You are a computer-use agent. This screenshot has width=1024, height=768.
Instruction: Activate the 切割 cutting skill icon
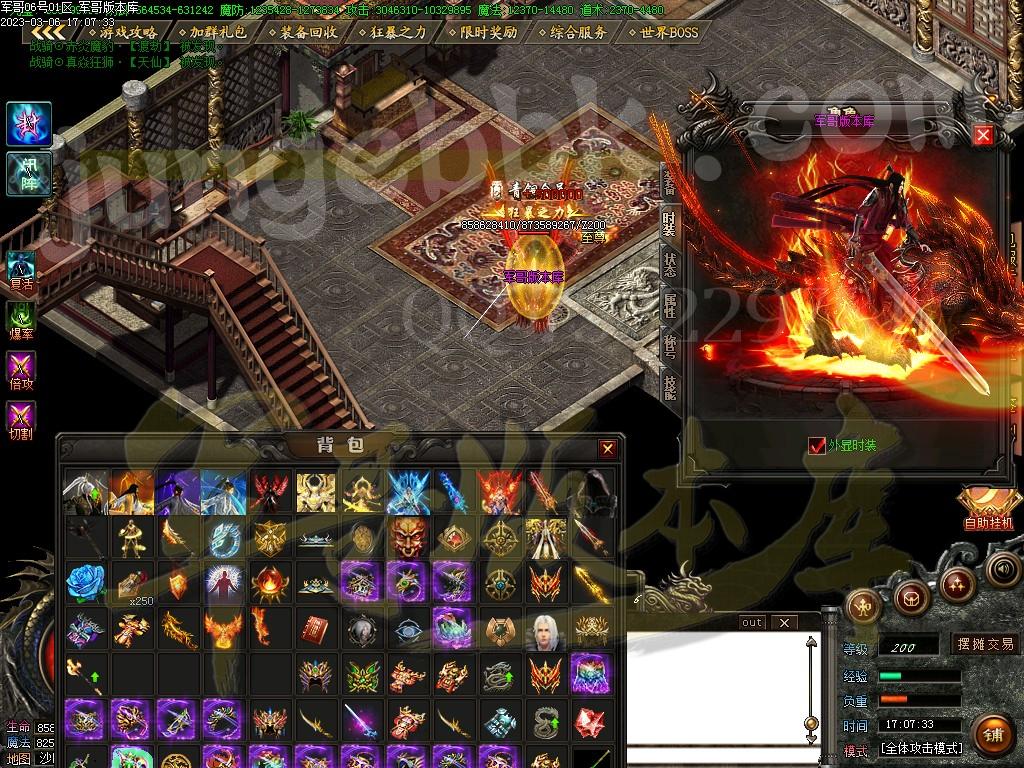[x=21, y=420]
